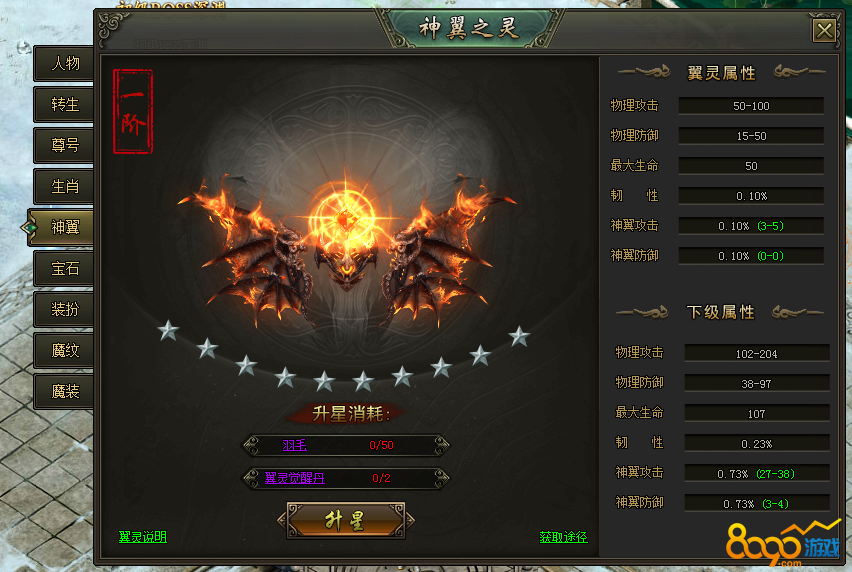Screen dimensions: 852x572
Task: Open the 翼灵说明 help link
Action: pos(143,537)
